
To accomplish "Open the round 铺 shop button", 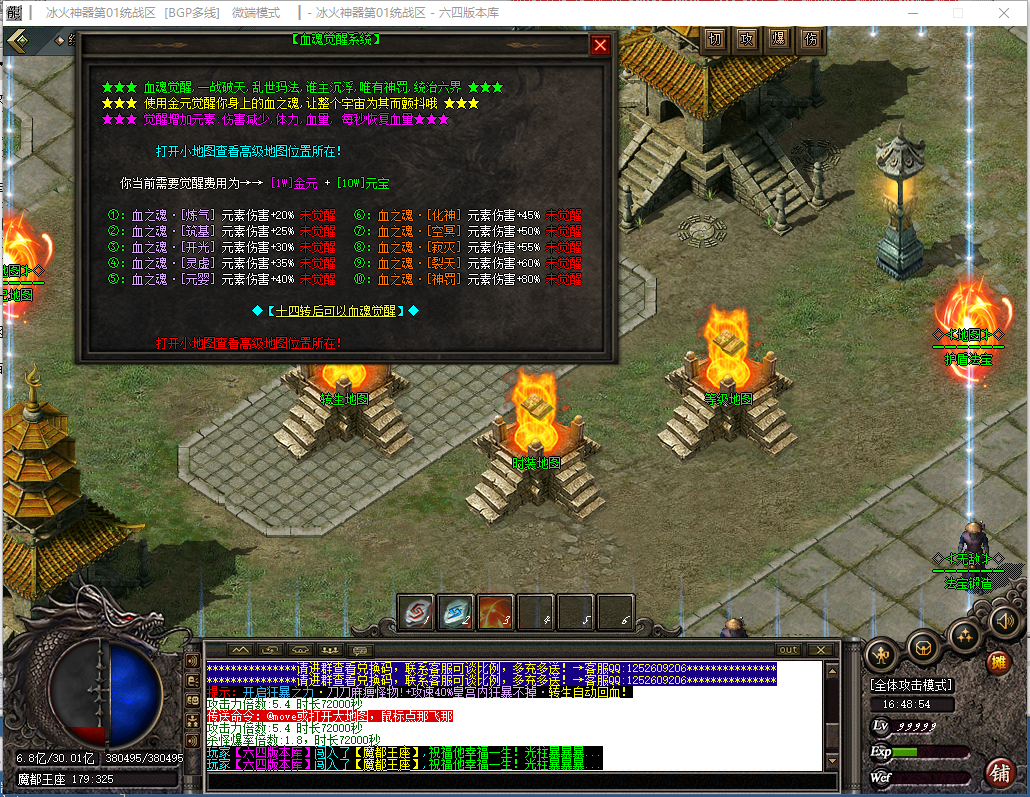I will (x=999, y=772).
